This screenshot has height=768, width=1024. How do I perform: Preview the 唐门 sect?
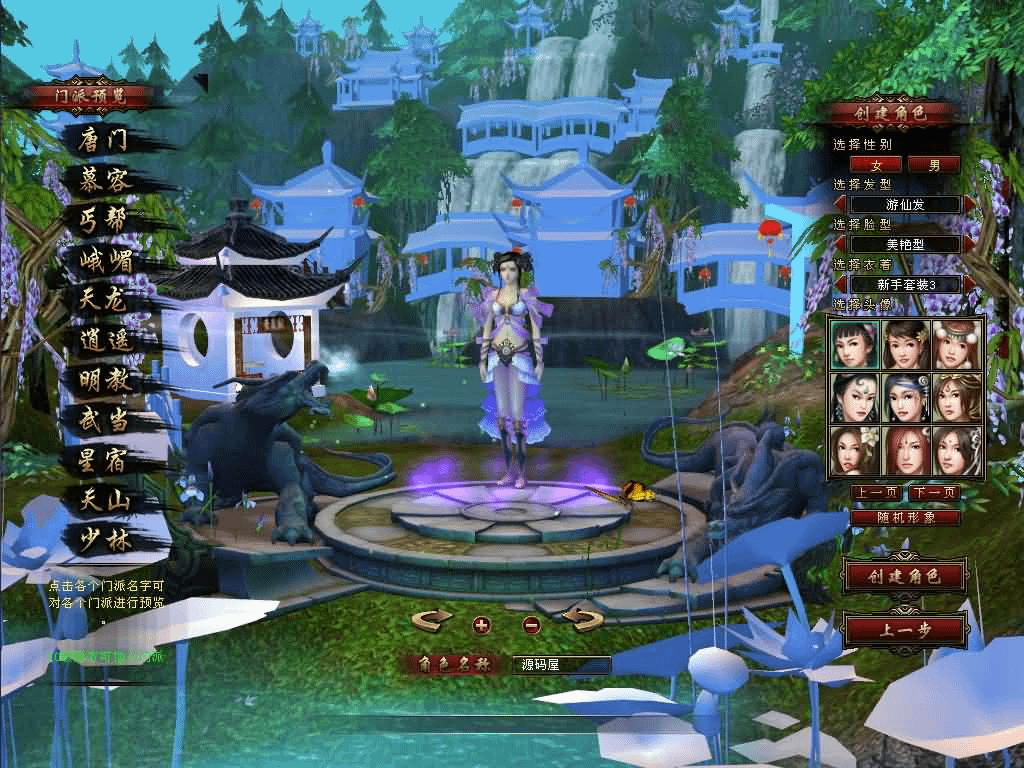click(103, 140)
